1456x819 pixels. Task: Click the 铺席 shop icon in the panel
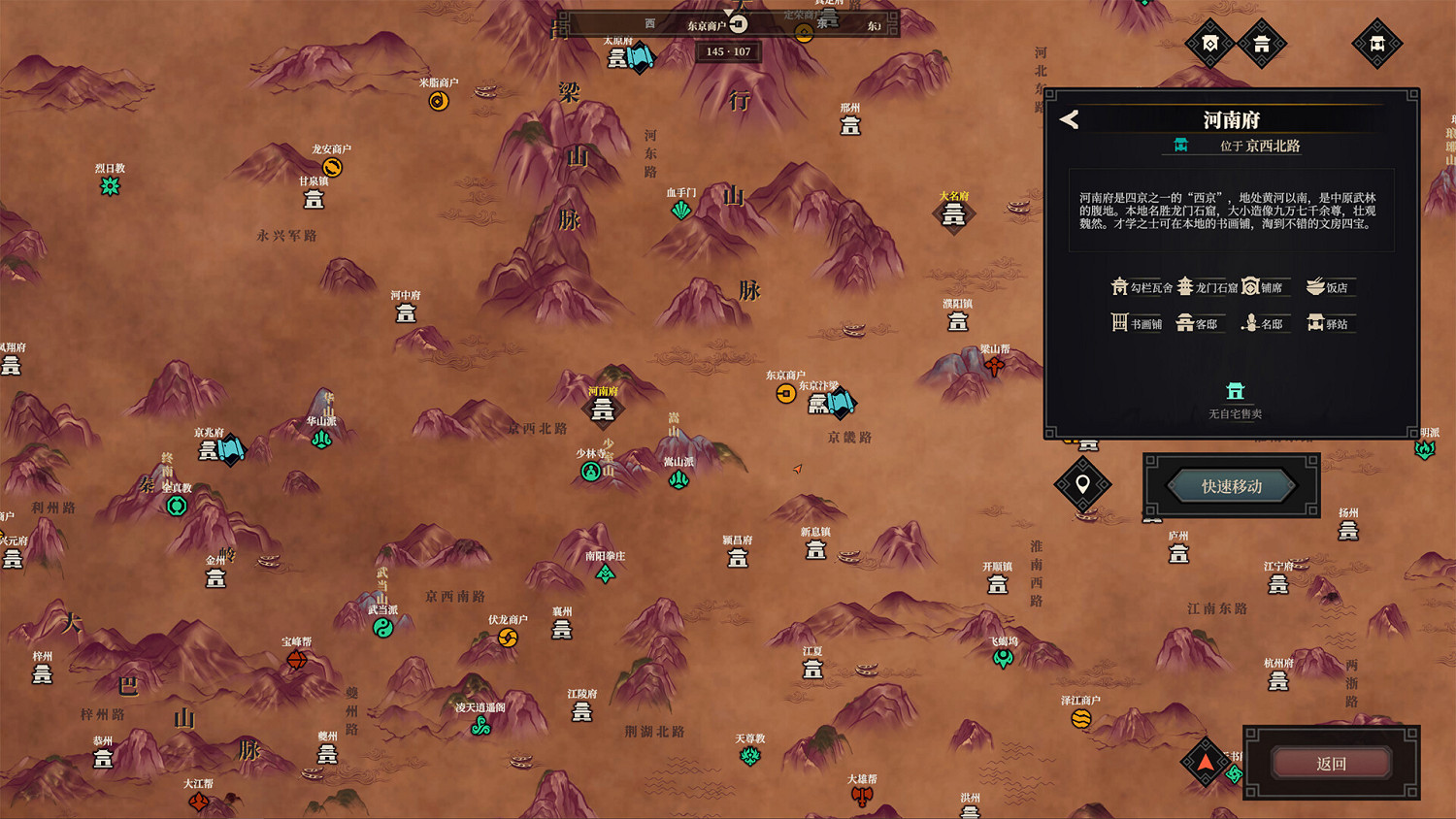point(1250,286)
